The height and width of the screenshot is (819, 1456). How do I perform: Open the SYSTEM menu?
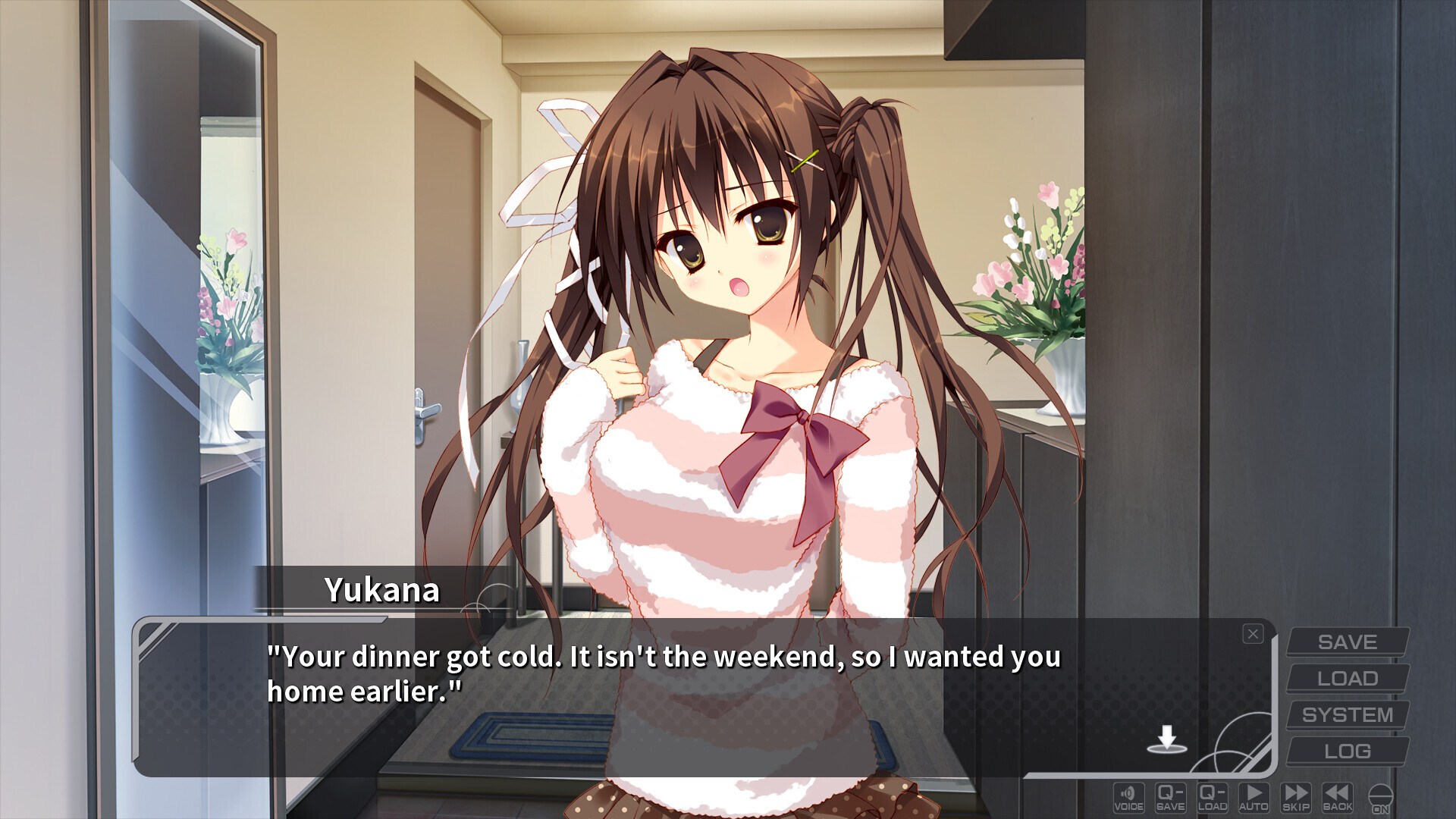[x=1348, y=714]
